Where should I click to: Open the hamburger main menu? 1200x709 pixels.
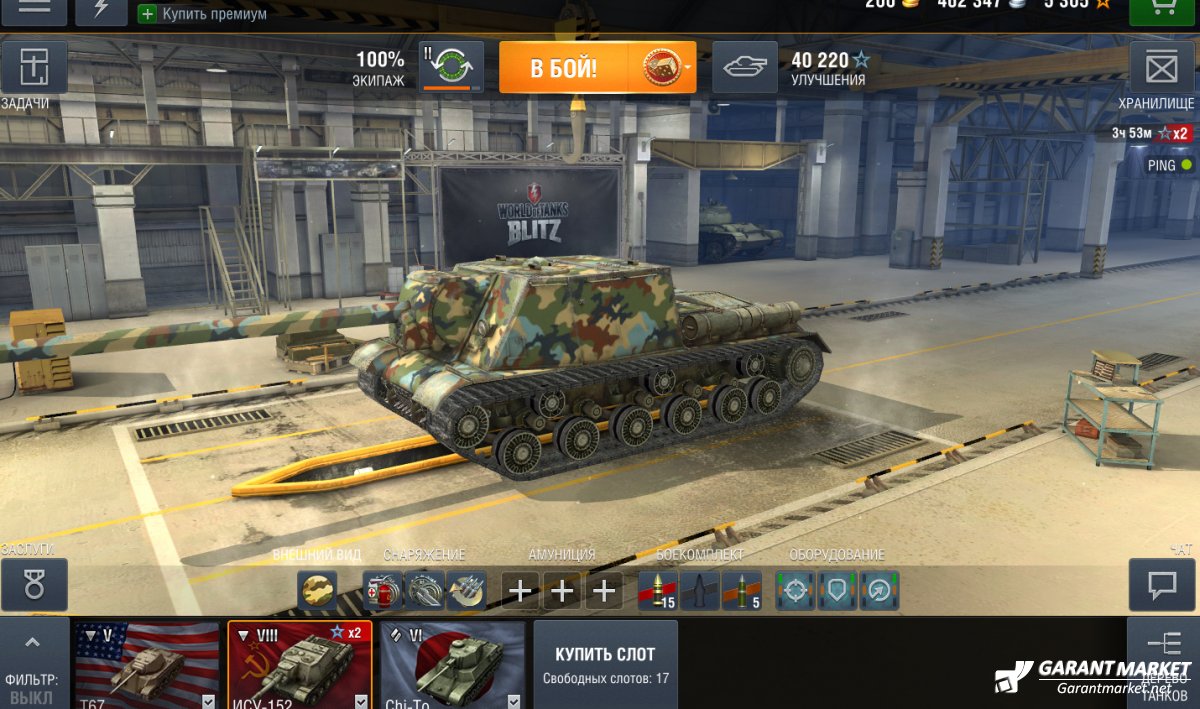click(34, 8)
